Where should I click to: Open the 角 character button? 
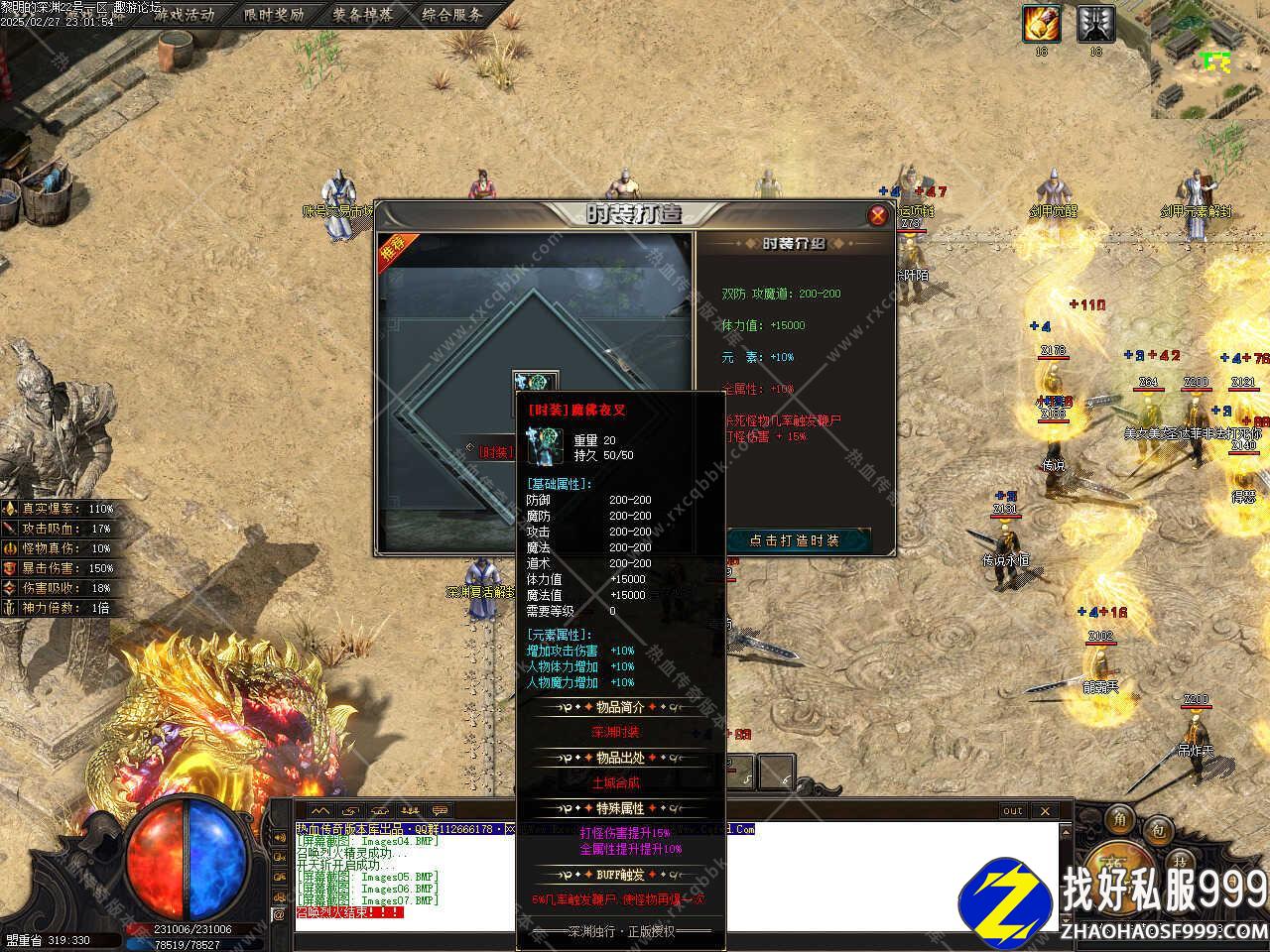coord(1119,818)
